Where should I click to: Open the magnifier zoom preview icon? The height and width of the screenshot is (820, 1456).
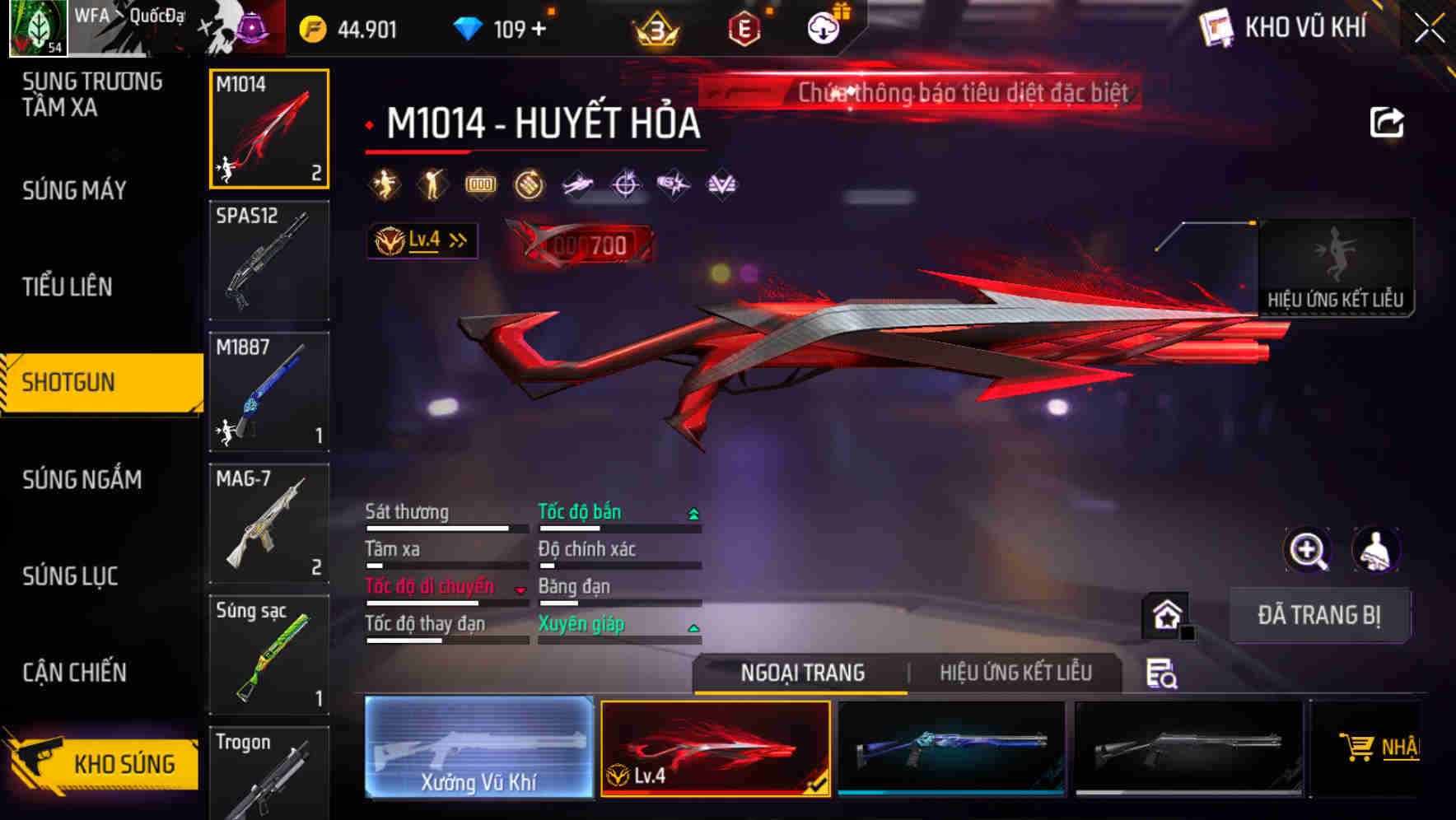click(x=1307, y=550)
